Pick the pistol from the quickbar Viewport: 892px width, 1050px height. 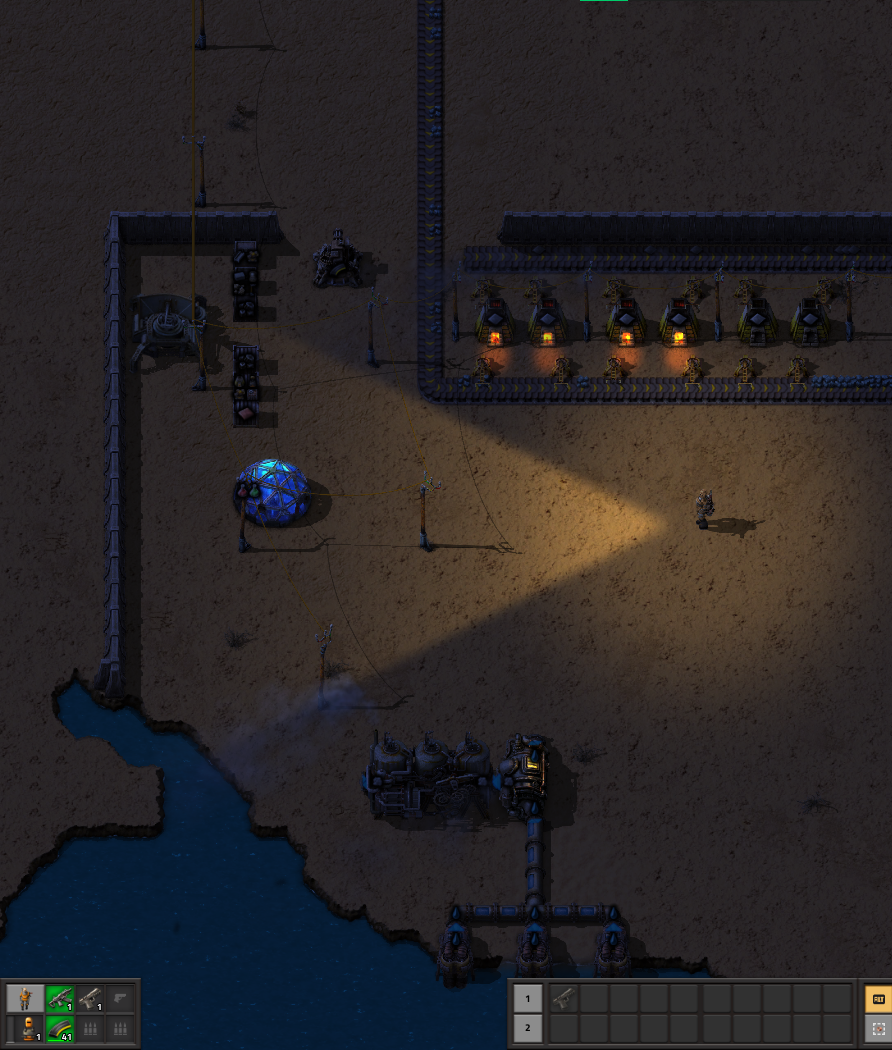tap(562, 997)
